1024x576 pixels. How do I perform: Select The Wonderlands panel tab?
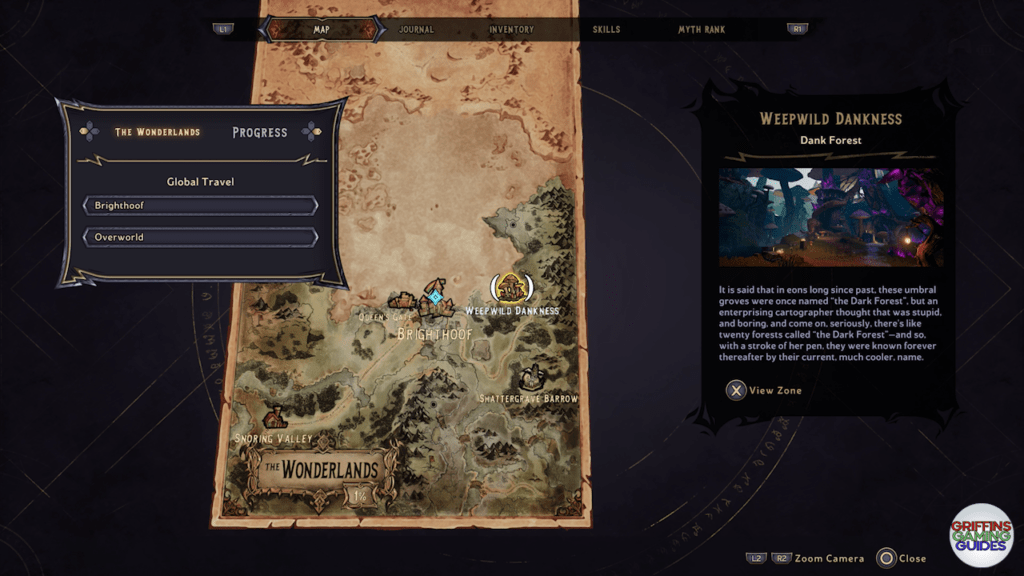click(x=157, y=132)
